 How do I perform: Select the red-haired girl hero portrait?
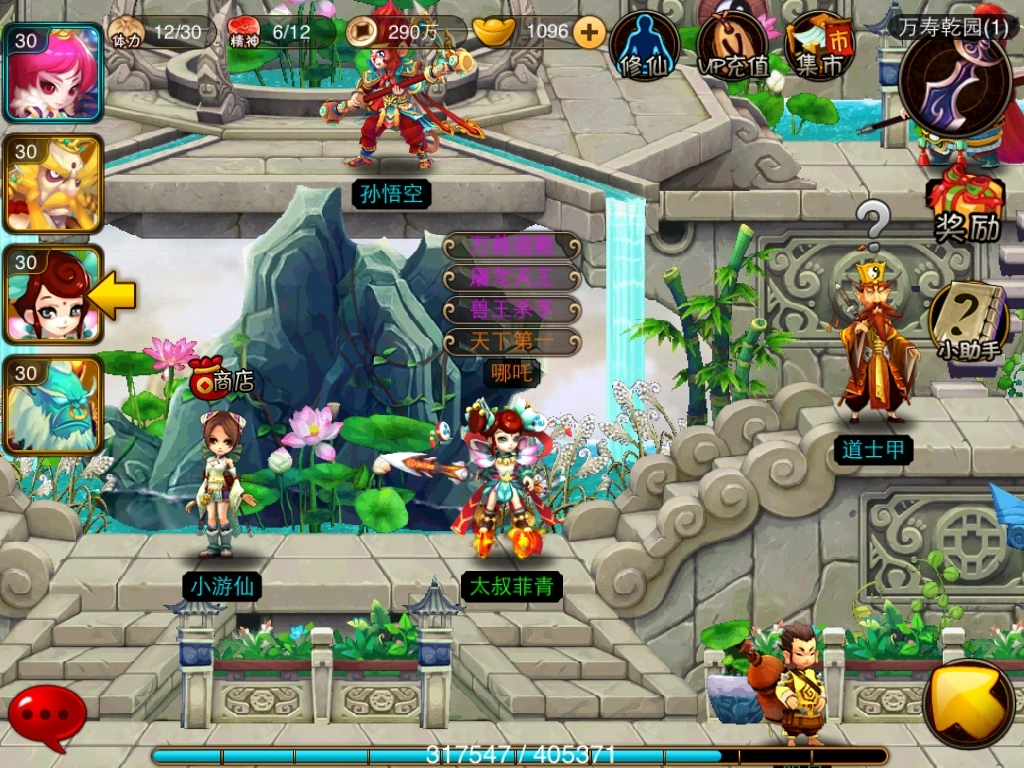point(54,294)
